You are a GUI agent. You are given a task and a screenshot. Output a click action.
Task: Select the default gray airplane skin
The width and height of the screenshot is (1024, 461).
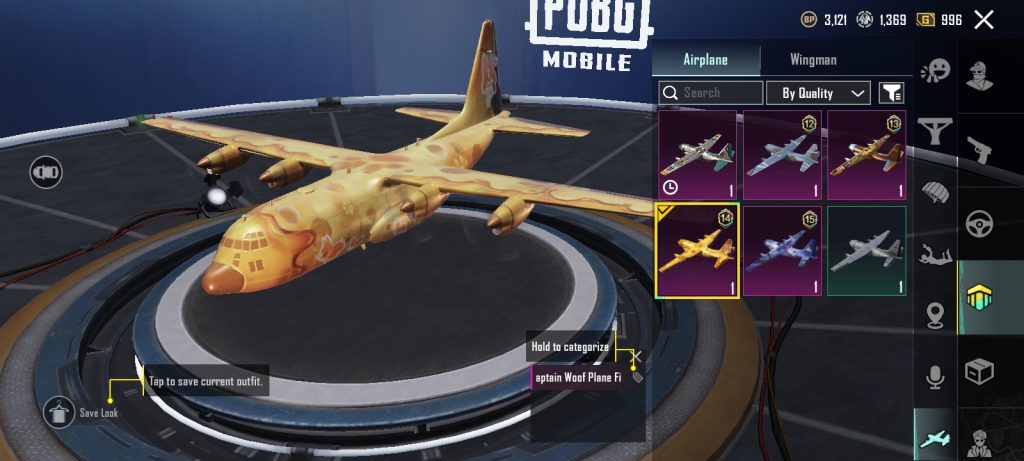[866, 251]
